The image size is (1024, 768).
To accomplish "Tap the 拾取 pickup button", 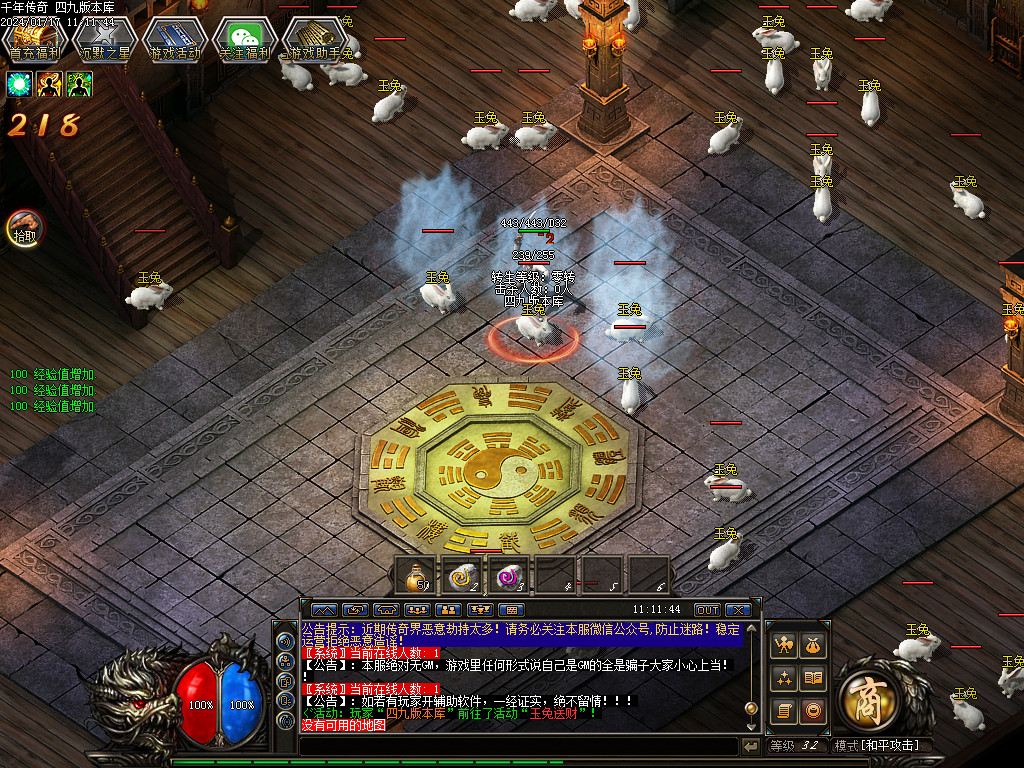I will click(24, 229).
